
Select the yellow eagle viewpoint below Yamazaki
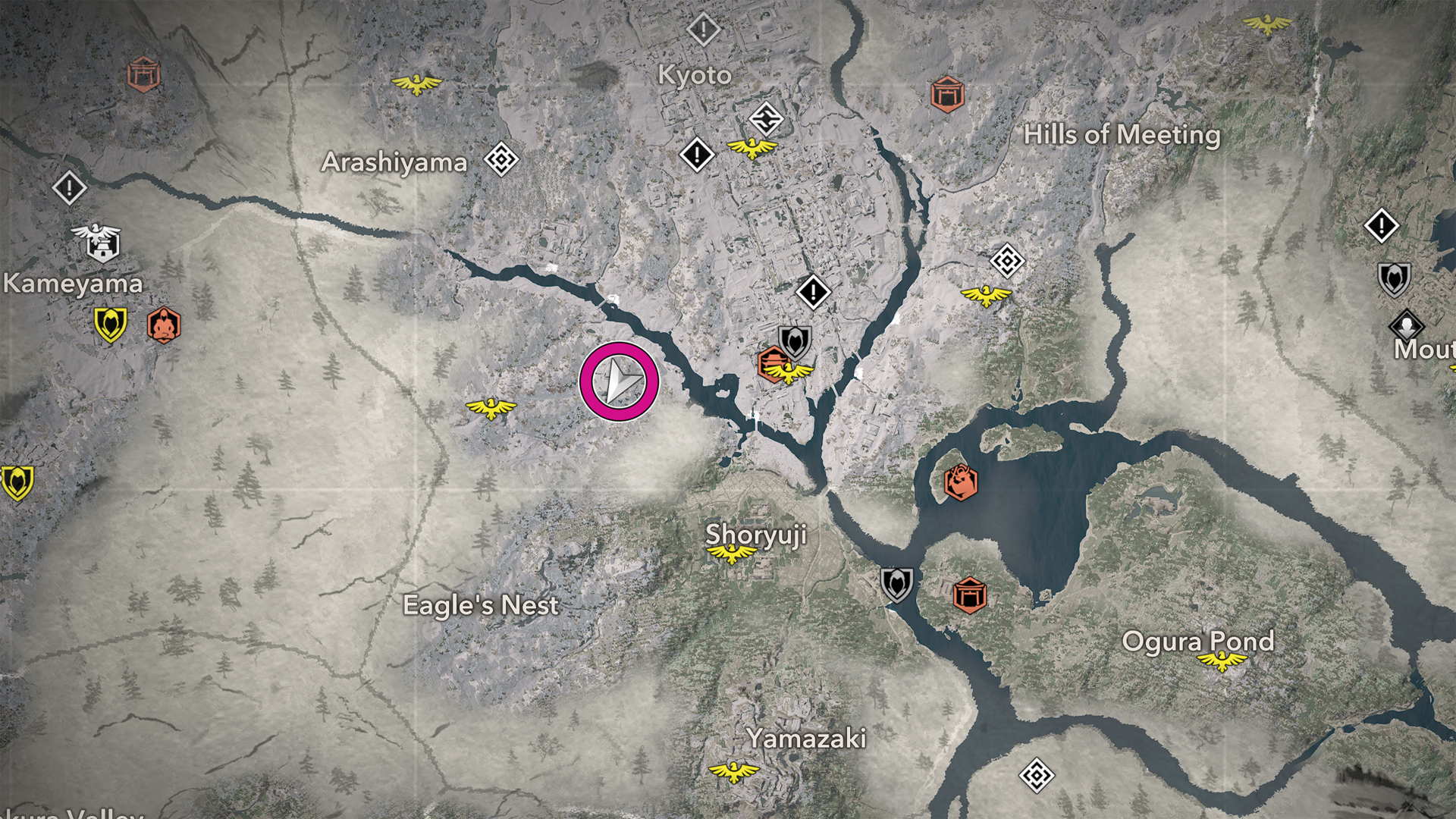point(733,772)
